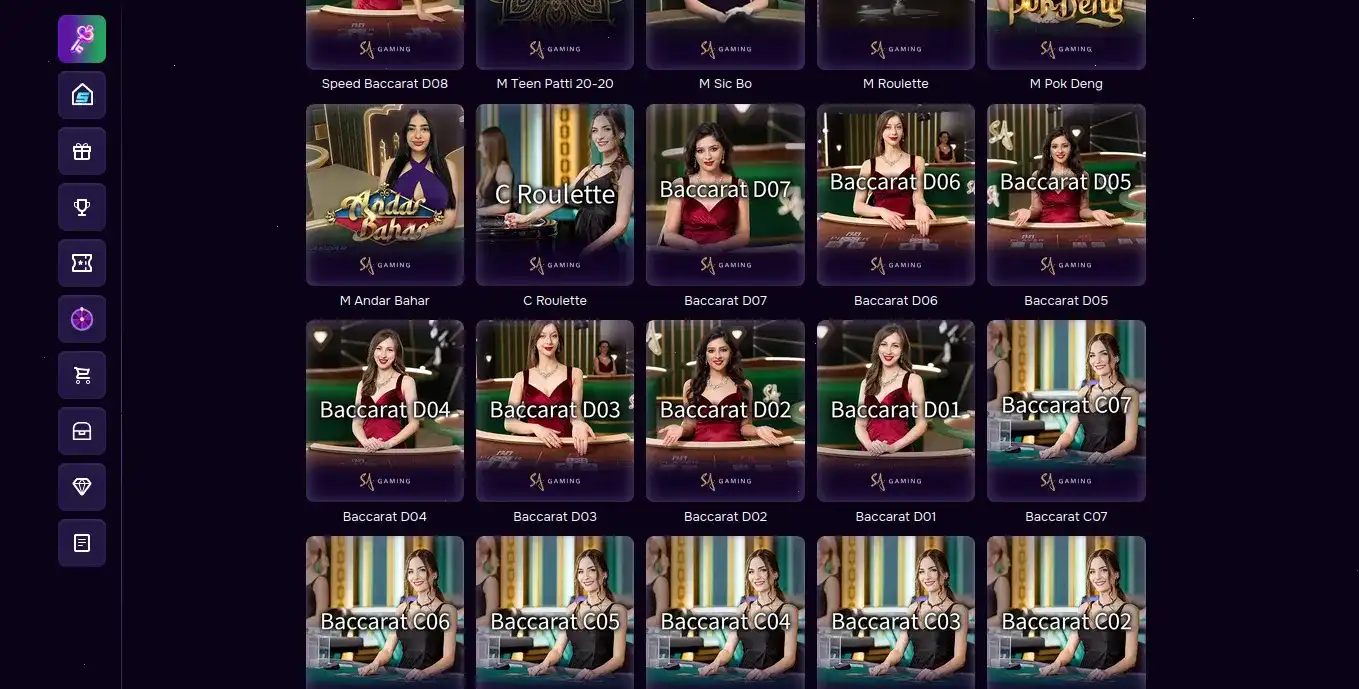Screen dimensions: 1359x689
Task: Launch the purple spin wheel icon
Action: click(82, 319)
